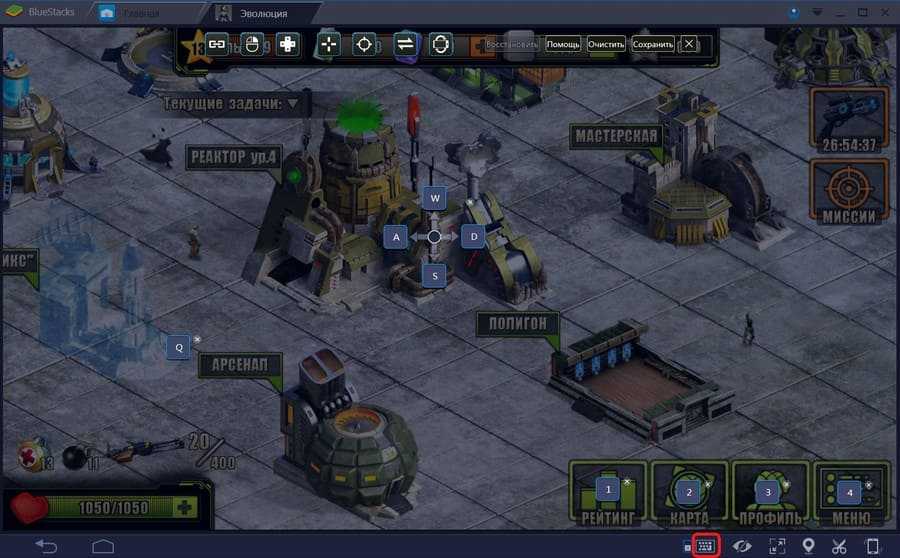Viewport: 900px width, 558px height.
Task: Click the Восстановить button
Action: point(512,45)
